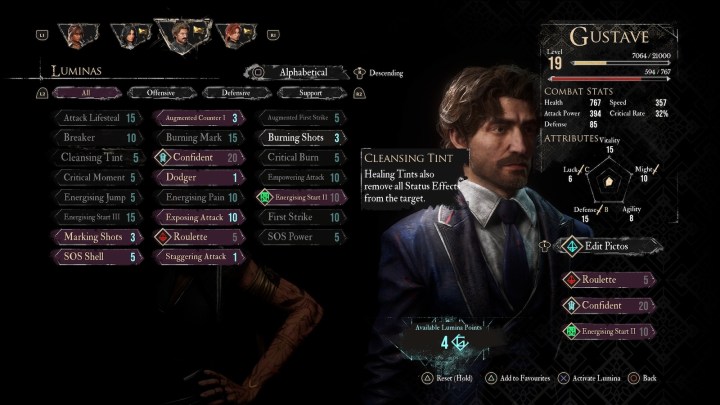Choose the Burning Mark lumina
The height and width of the screenshot is (405, 720).
point(198,138)
